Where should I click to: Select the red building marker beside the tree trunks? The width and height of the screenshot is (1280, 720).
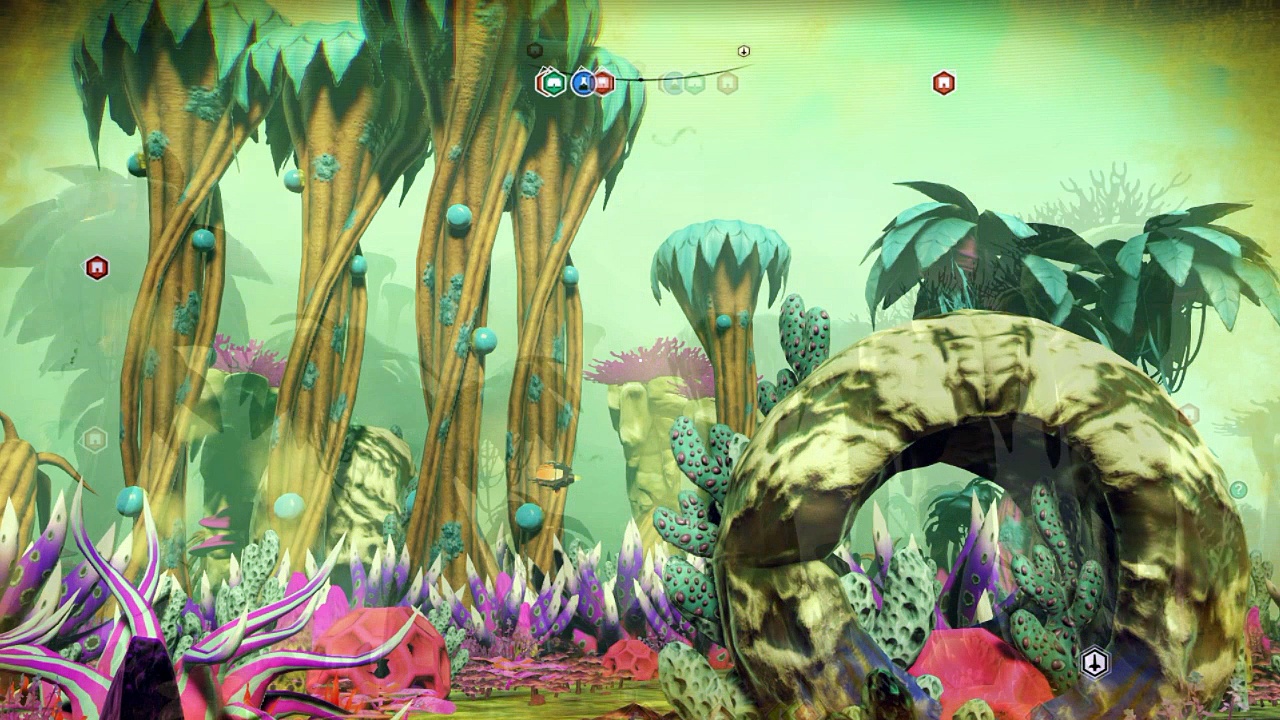(x=96, y=268)
